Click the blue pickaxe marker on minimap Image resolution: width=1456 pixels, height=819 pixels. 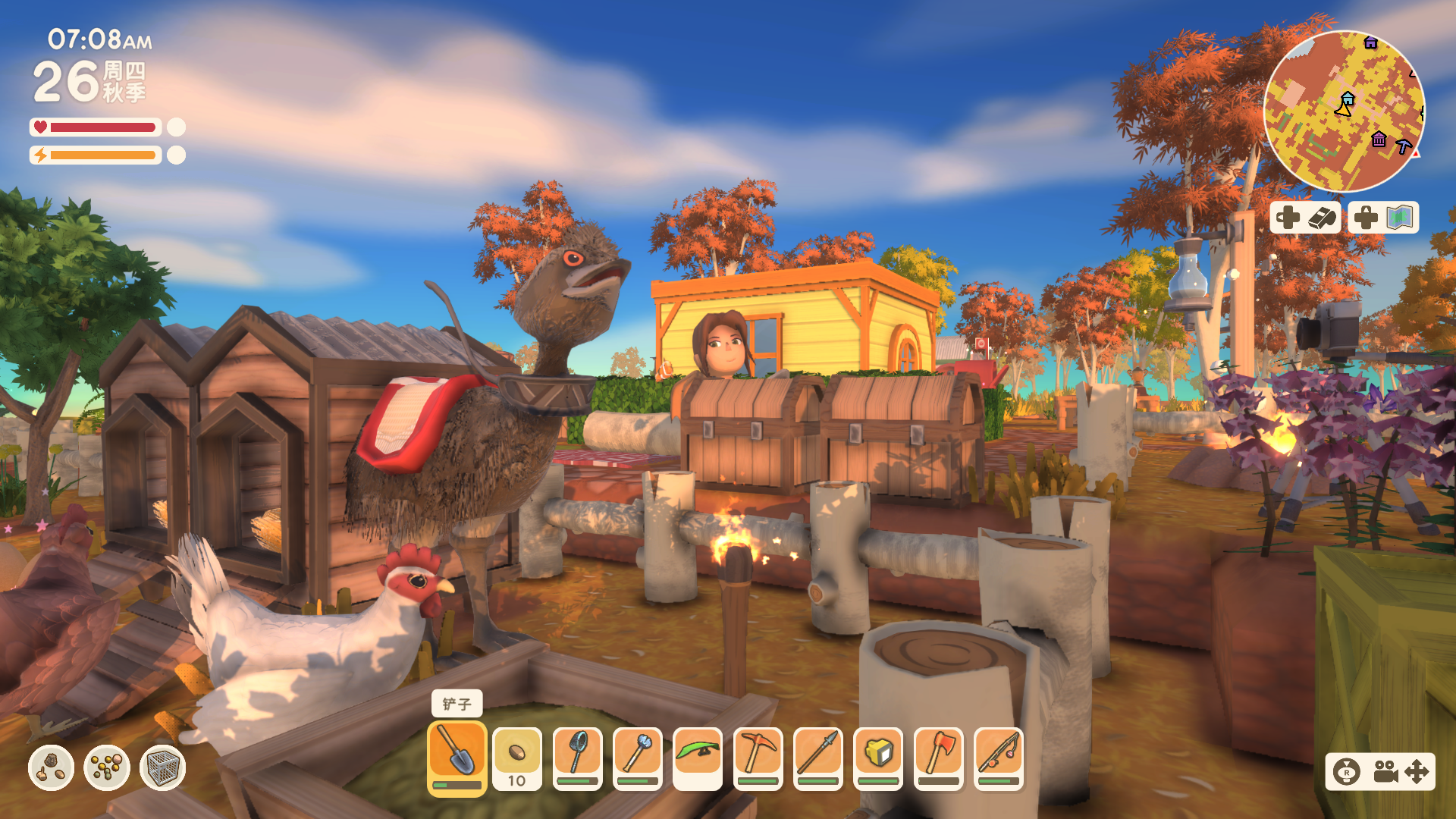pyautogui.click(x=1404, y=146)
